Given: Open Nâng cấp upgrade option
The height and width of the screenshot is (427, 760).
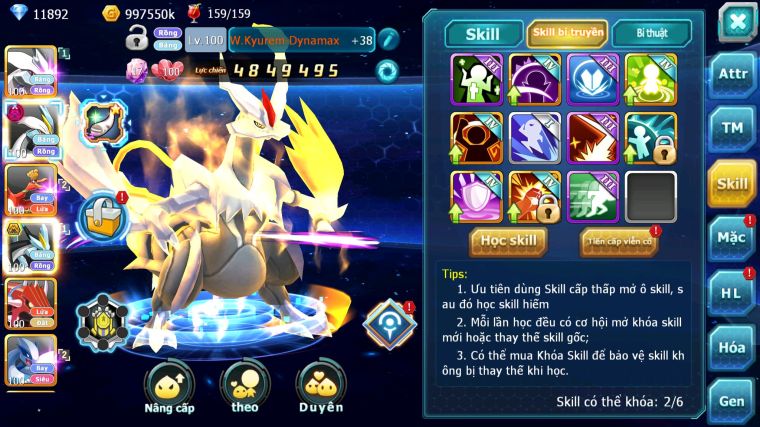Looking at the screenshot, I should [169, 387].
